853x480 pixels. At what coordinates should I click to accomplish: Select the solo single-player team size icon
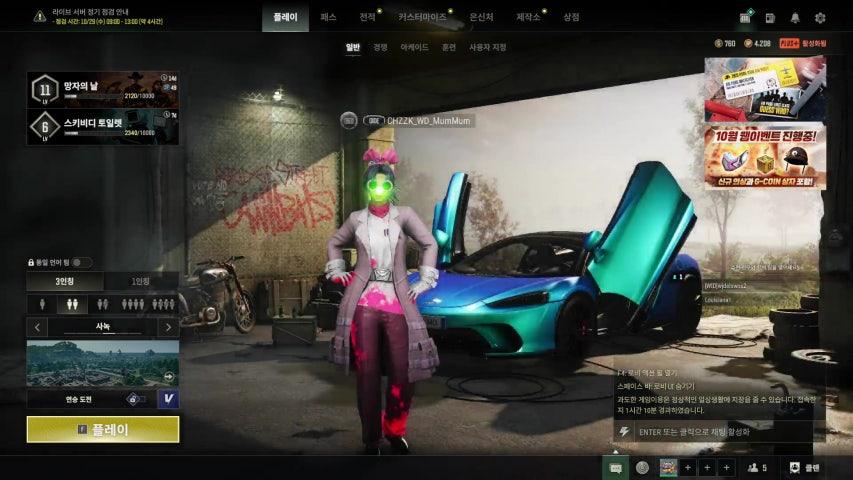[42, 303]
